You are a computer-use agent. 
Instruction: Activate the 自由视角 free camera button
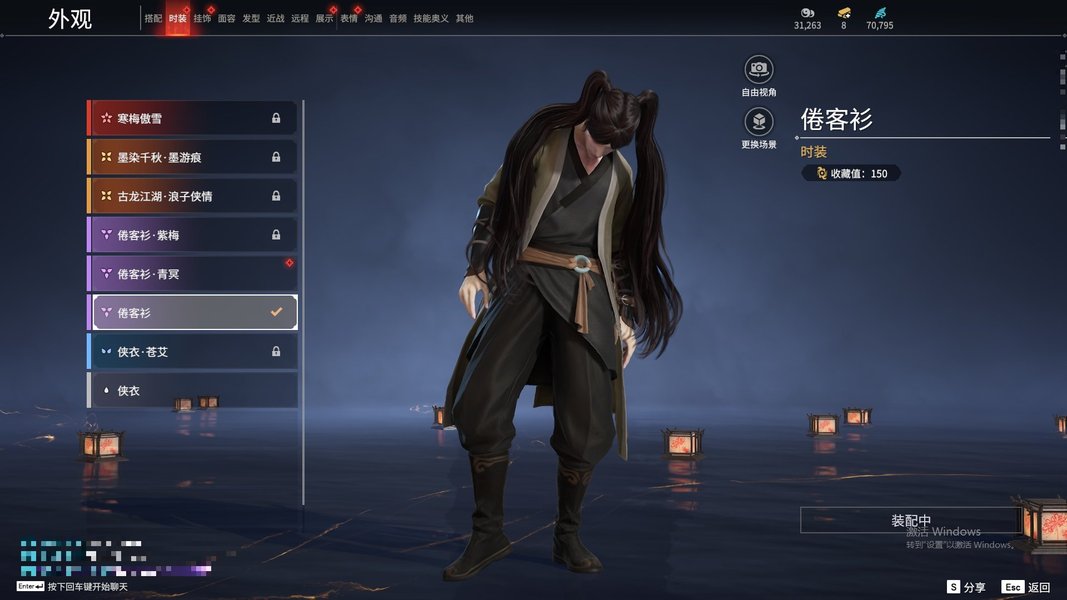759,69
